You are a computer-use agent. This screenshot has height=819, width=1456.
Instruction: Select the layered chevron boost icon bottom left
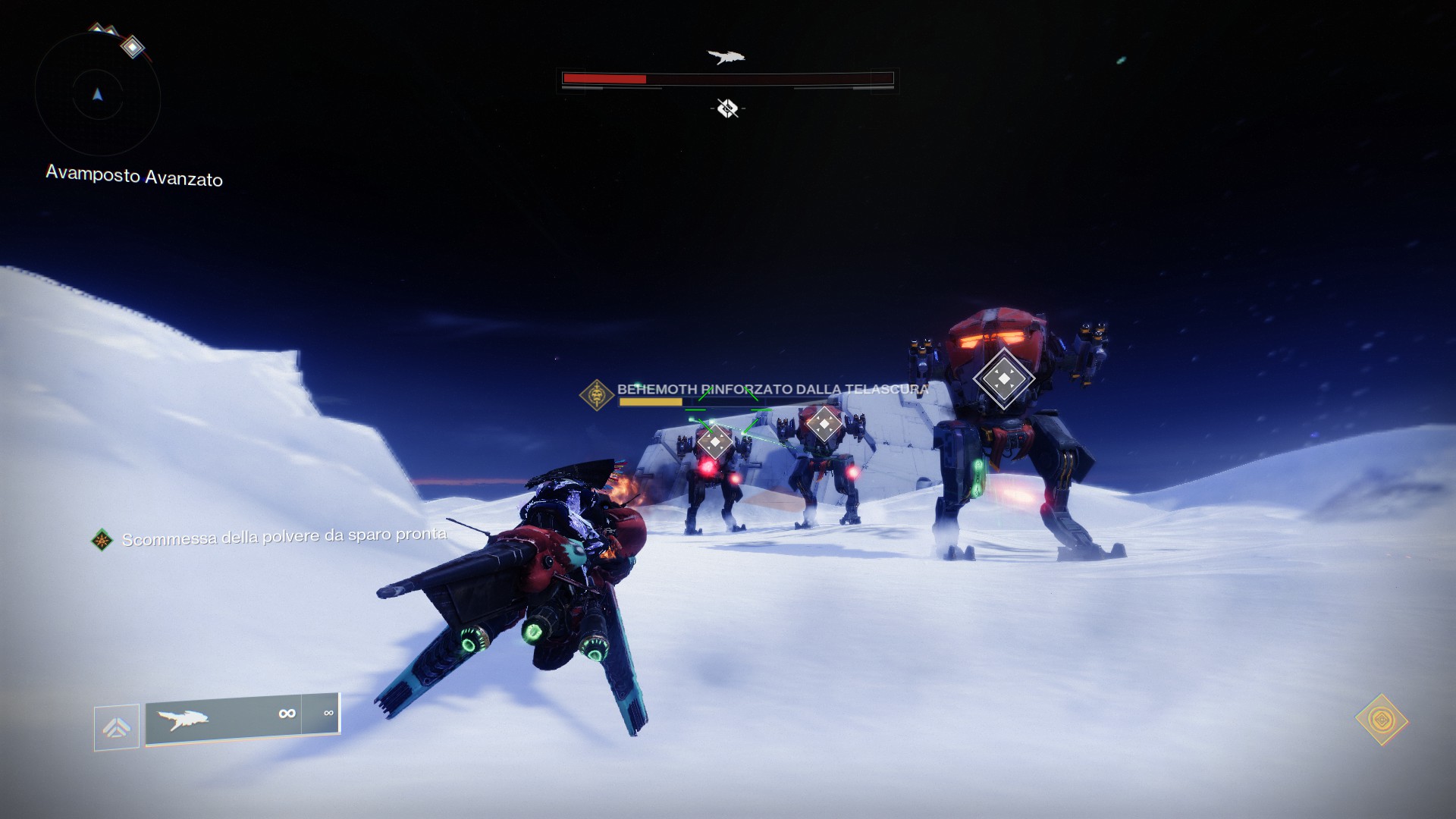click(x=115, y=726)
